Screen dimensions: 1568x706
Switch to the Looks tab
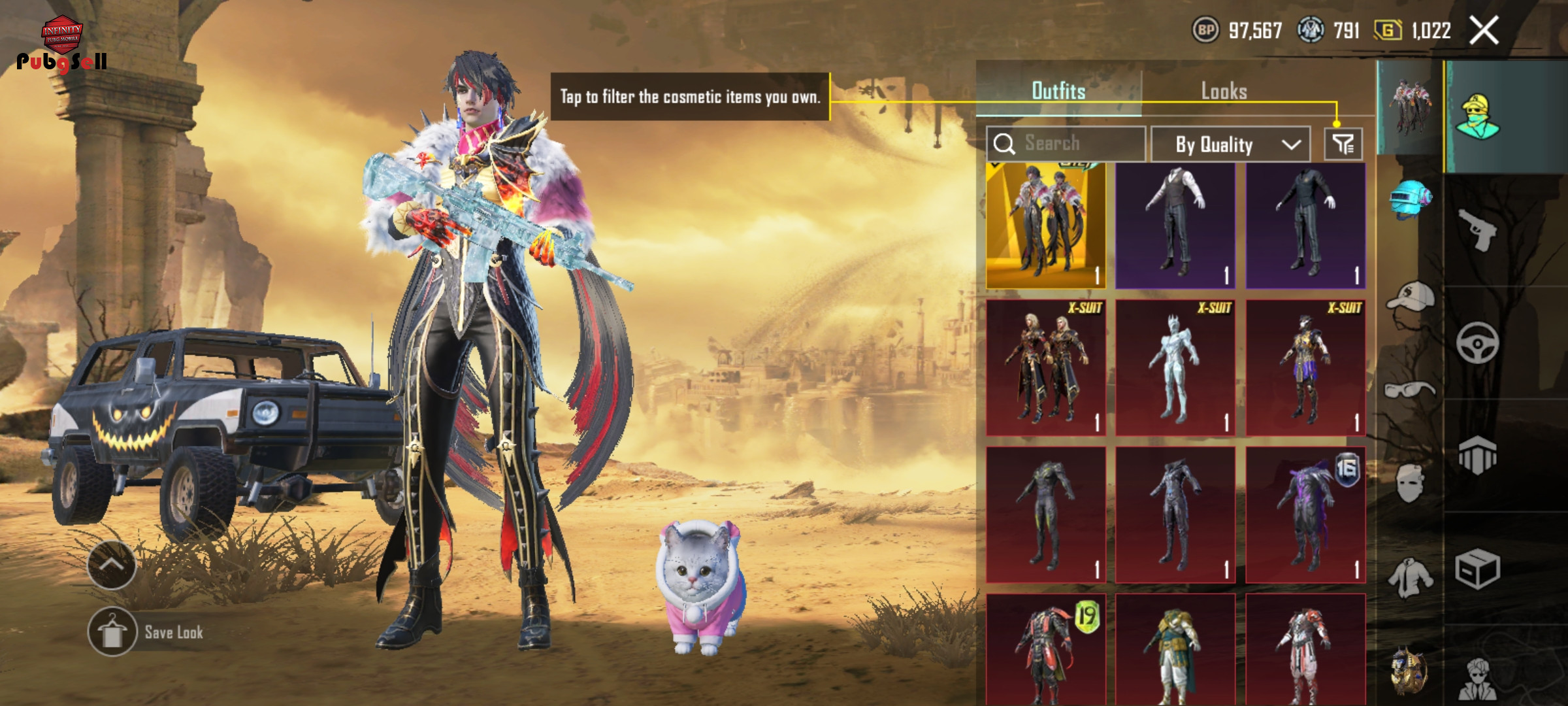tap(1224, 91)
